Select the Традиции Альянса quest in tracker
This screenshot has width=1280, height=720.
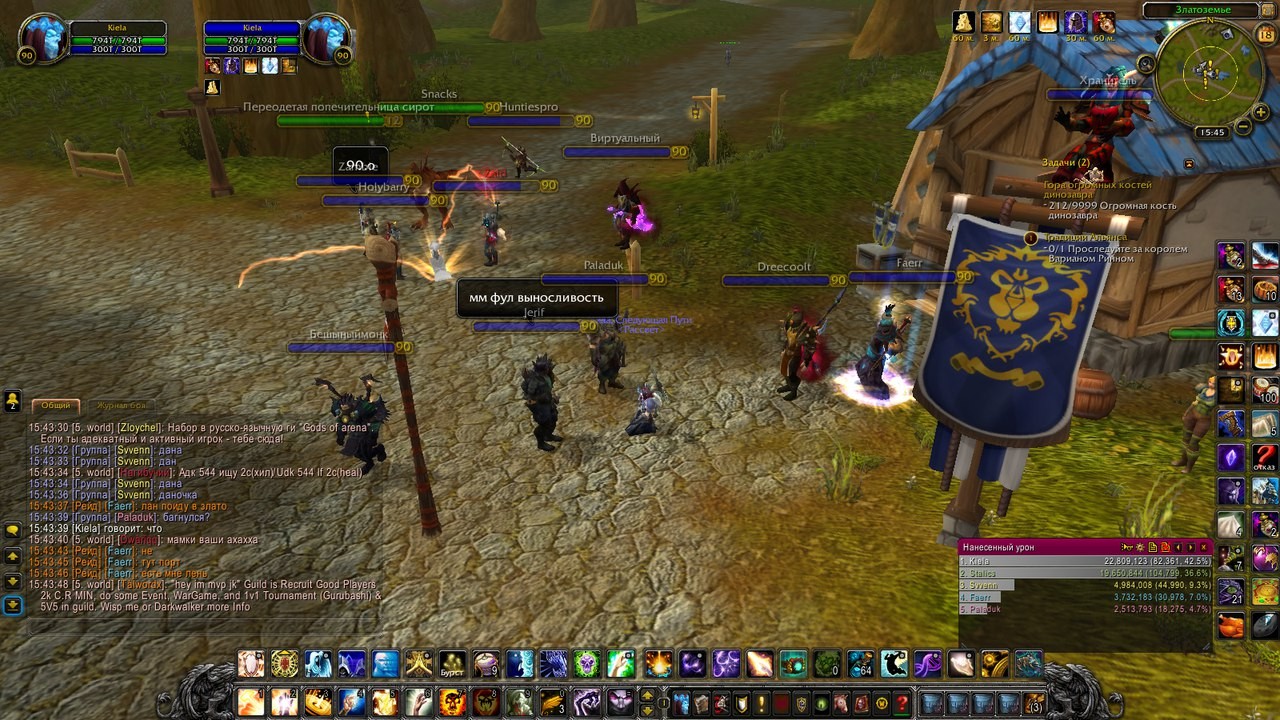tap(1082, 238)
